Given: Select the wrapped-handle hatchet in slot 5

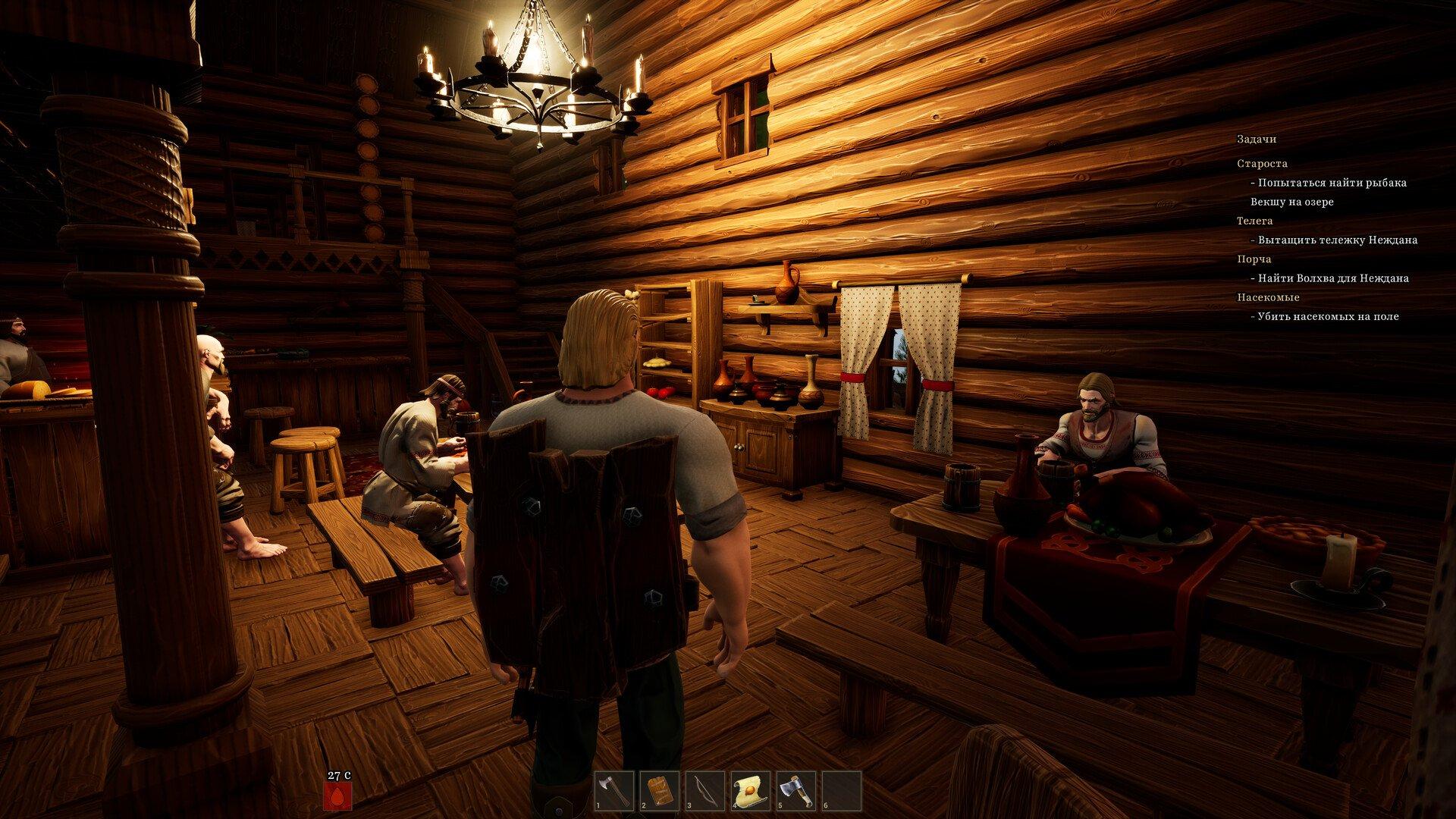Looking at the screenshot, I should (x=796, y=791).
